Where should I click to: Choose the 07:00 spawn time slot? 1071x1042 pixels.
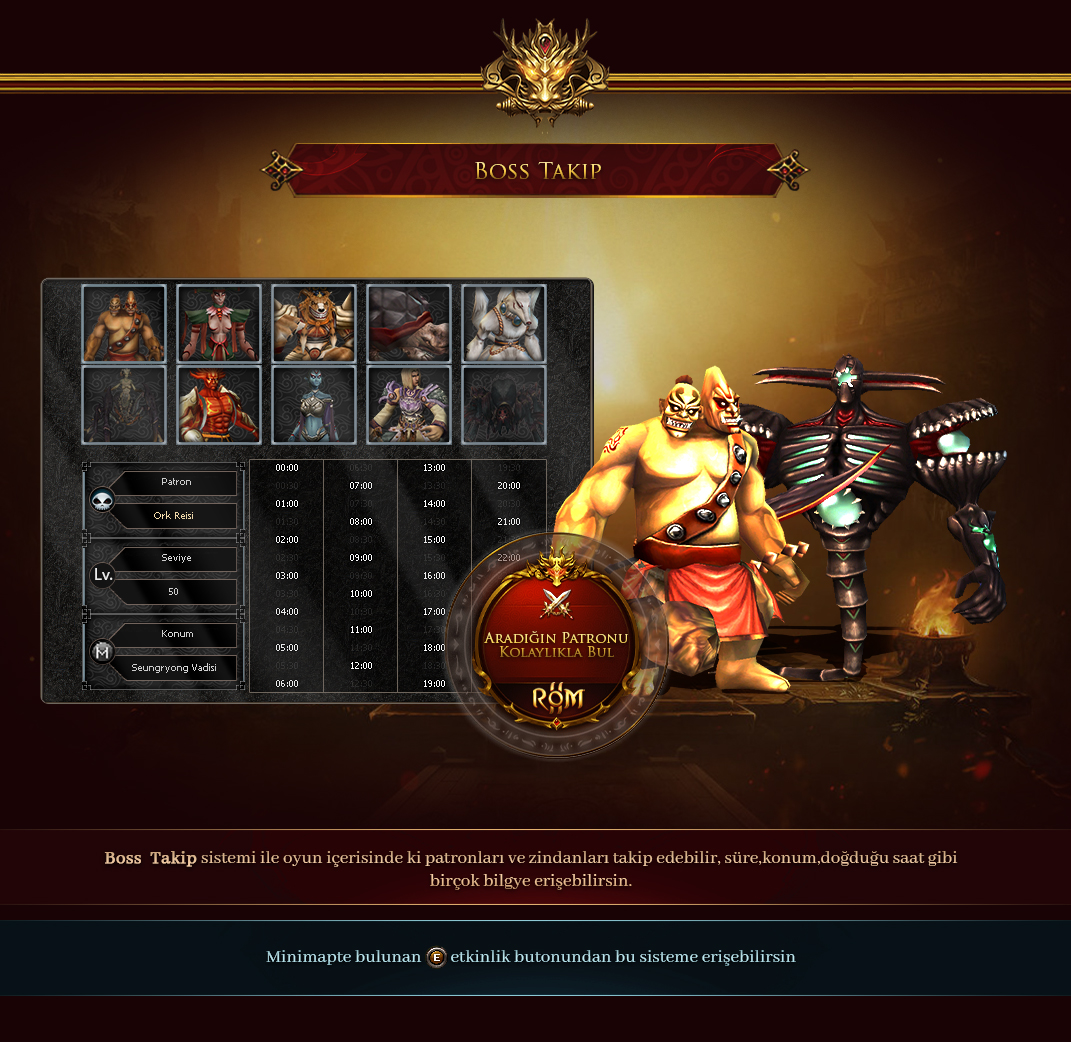click(x=361, y=486)
